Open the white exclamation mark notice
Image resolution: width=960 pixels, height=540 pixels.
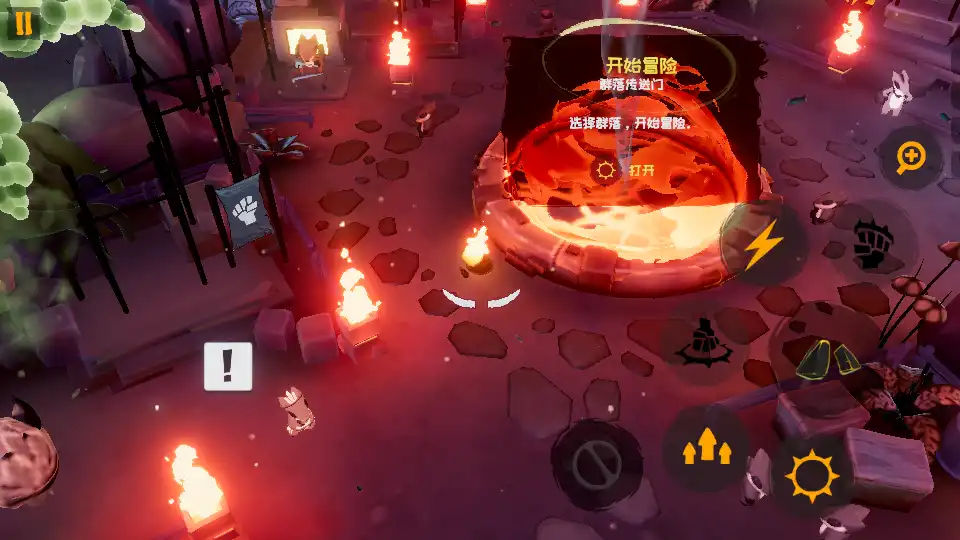(228, 366)
